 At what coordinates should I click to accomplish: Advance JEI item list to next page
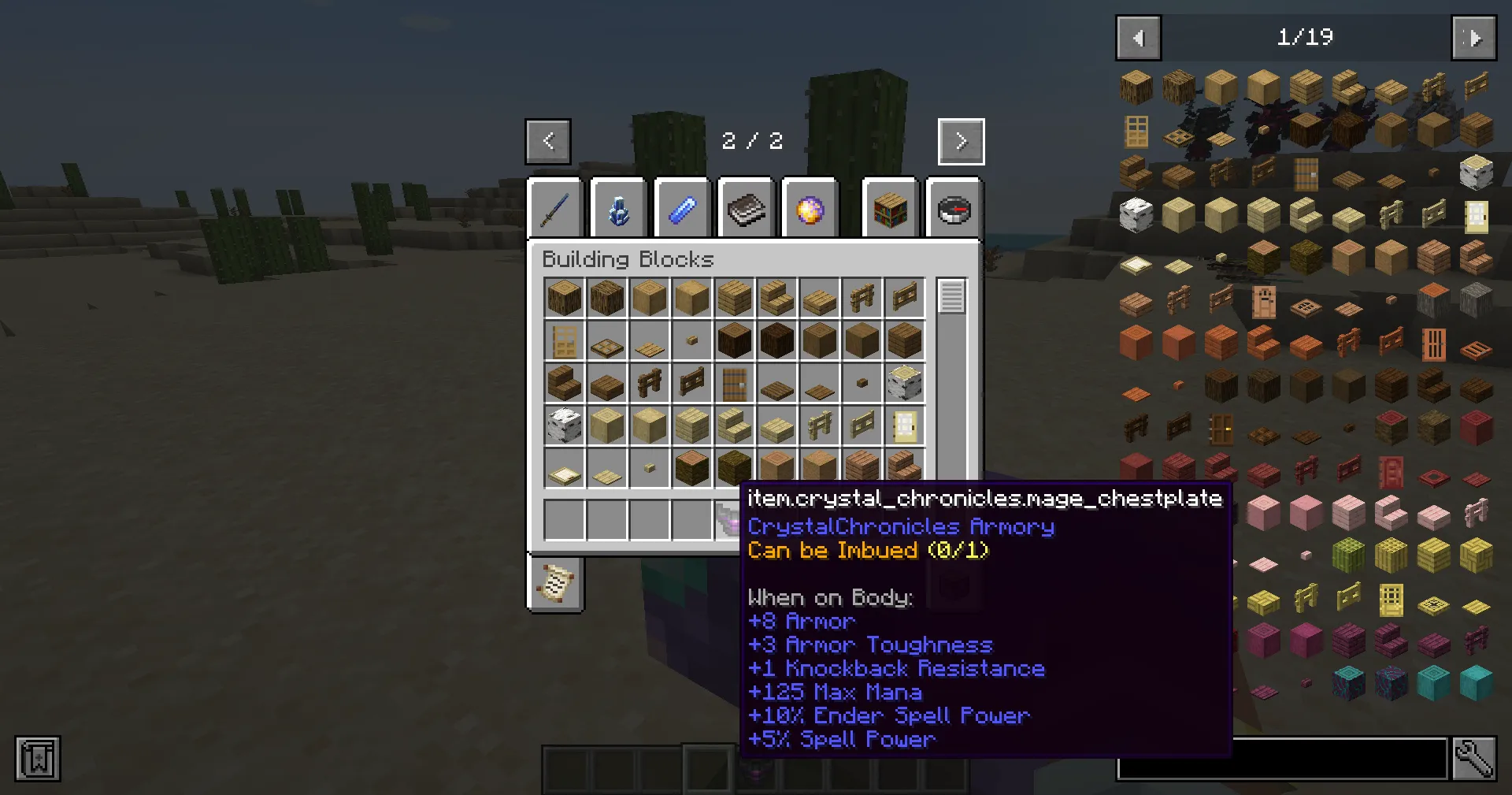(x=1473, y=37)
